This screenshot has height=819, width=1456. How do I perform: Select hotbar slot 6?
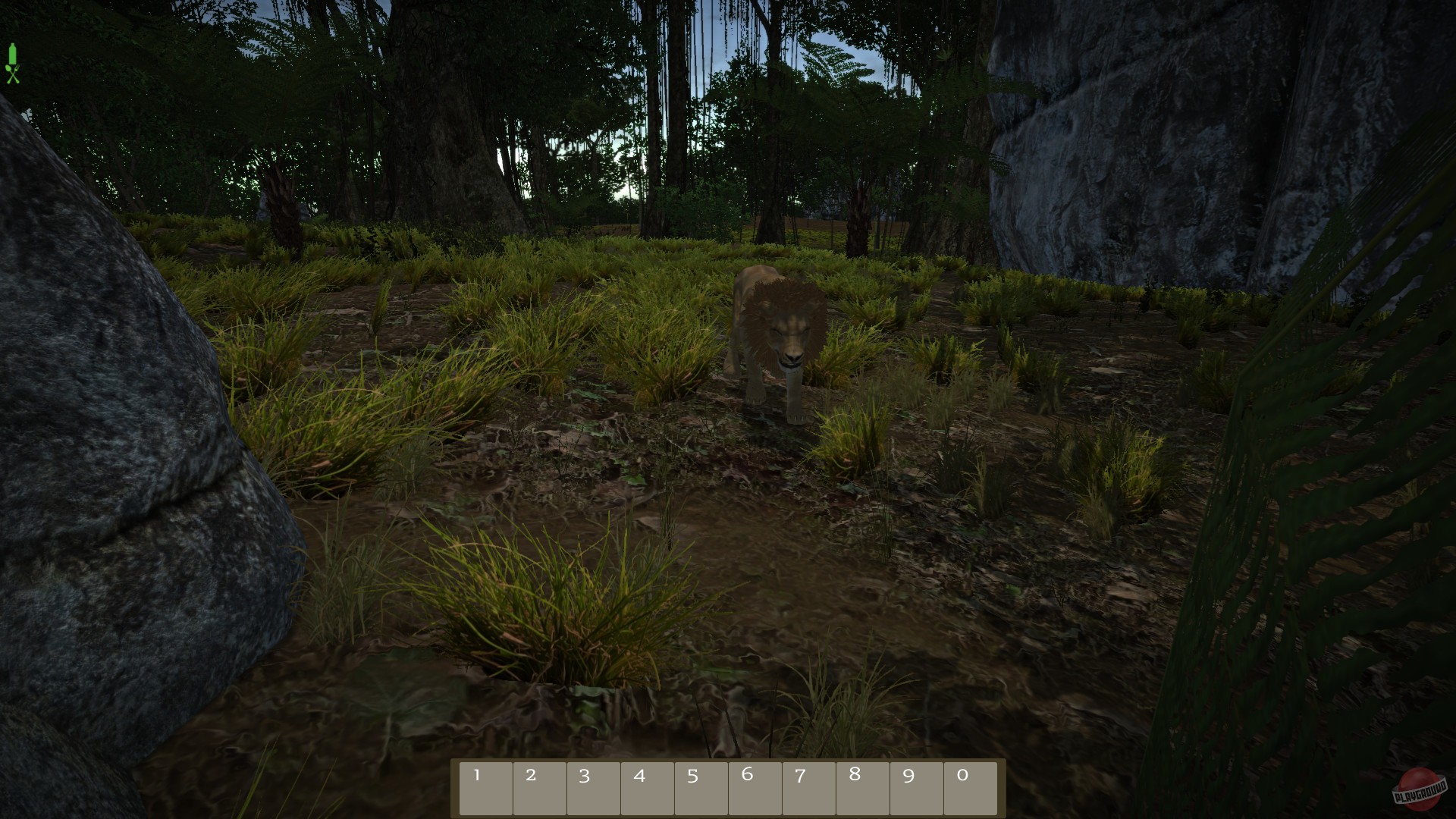point(755,787)
